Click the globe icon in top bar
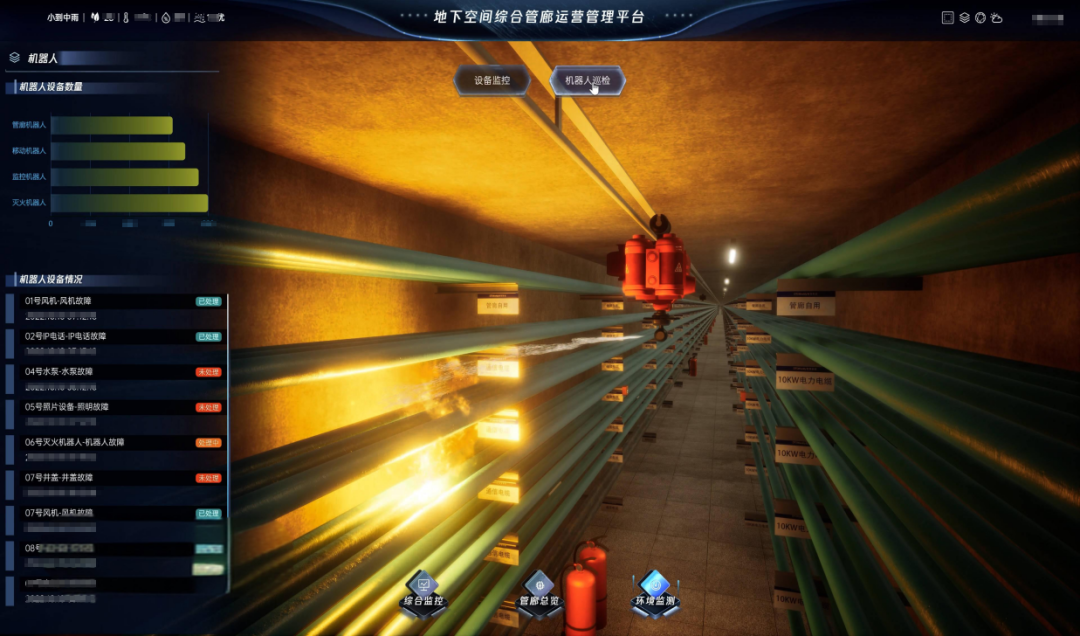 click(980, 18)
